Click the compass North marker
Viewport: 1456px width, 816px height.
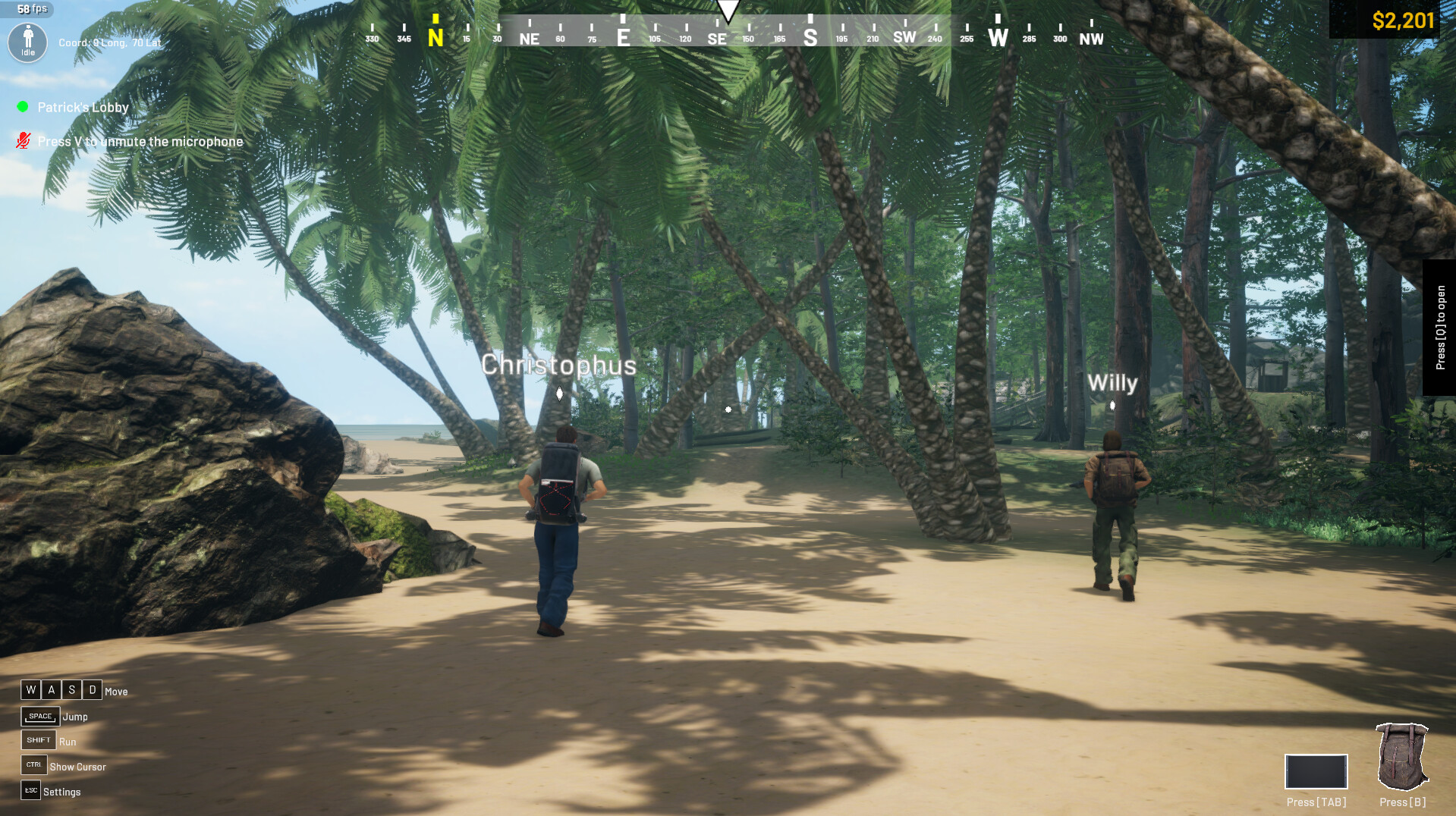click(434, 36)
